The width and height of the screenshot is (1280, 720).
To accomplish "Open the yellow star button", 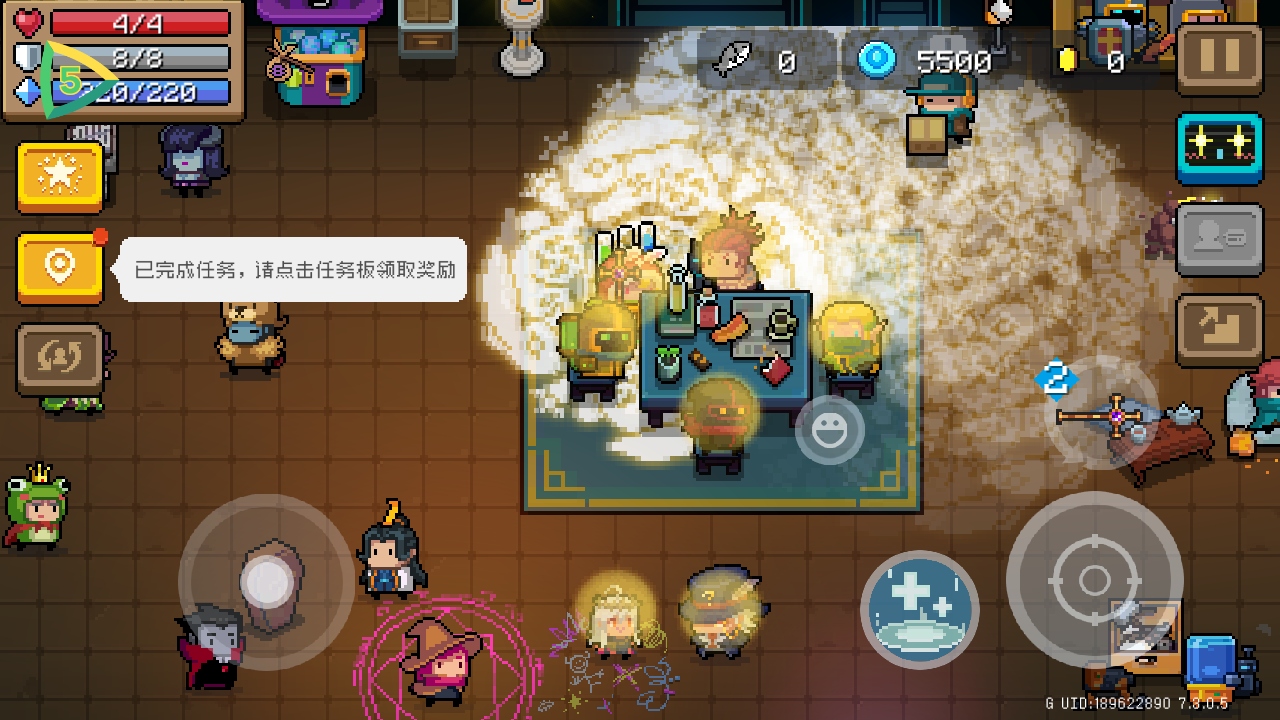I will pyautogui.click(x=60, y=177).
